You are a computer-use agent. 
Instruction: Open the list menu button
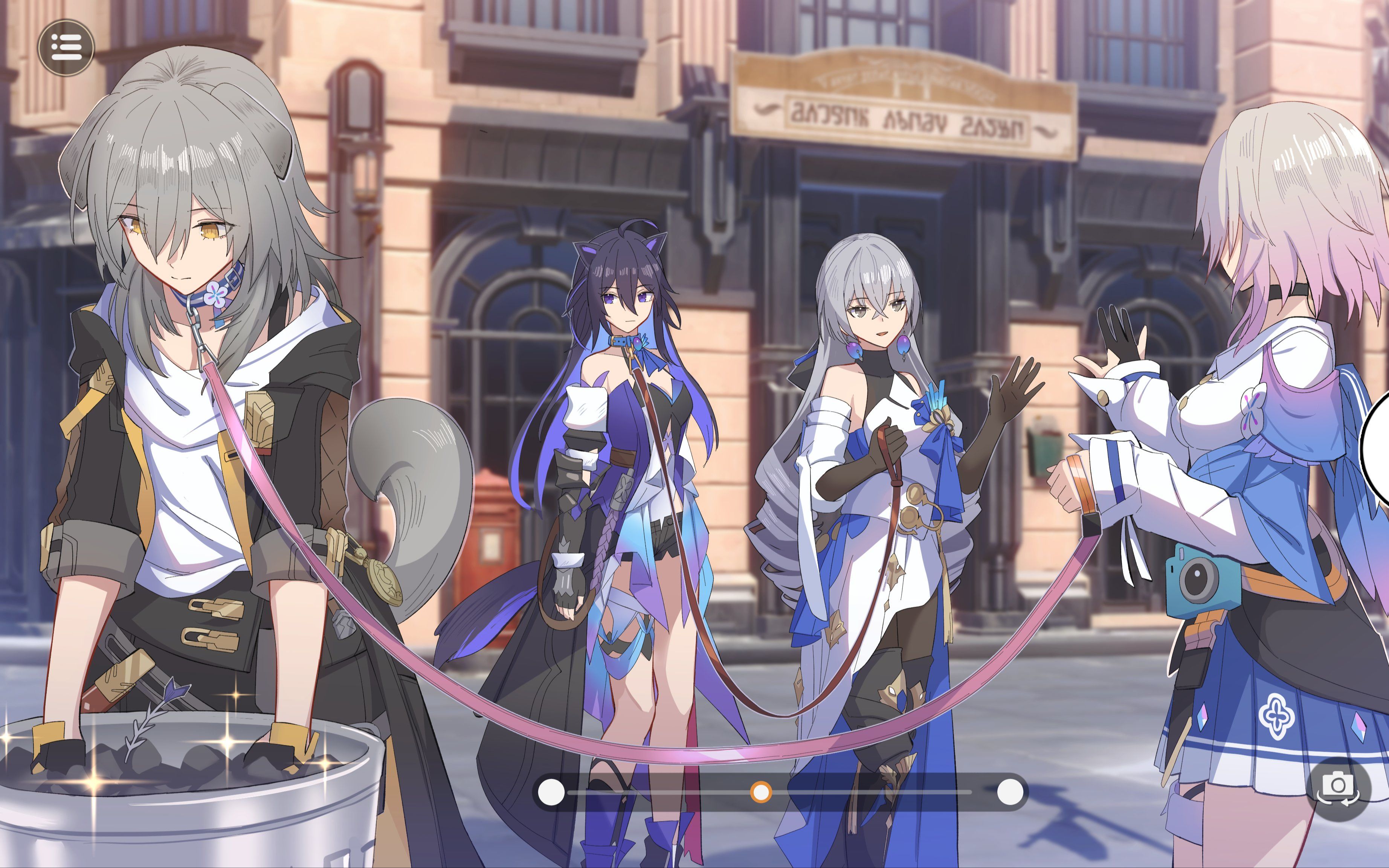click(66, 47)
